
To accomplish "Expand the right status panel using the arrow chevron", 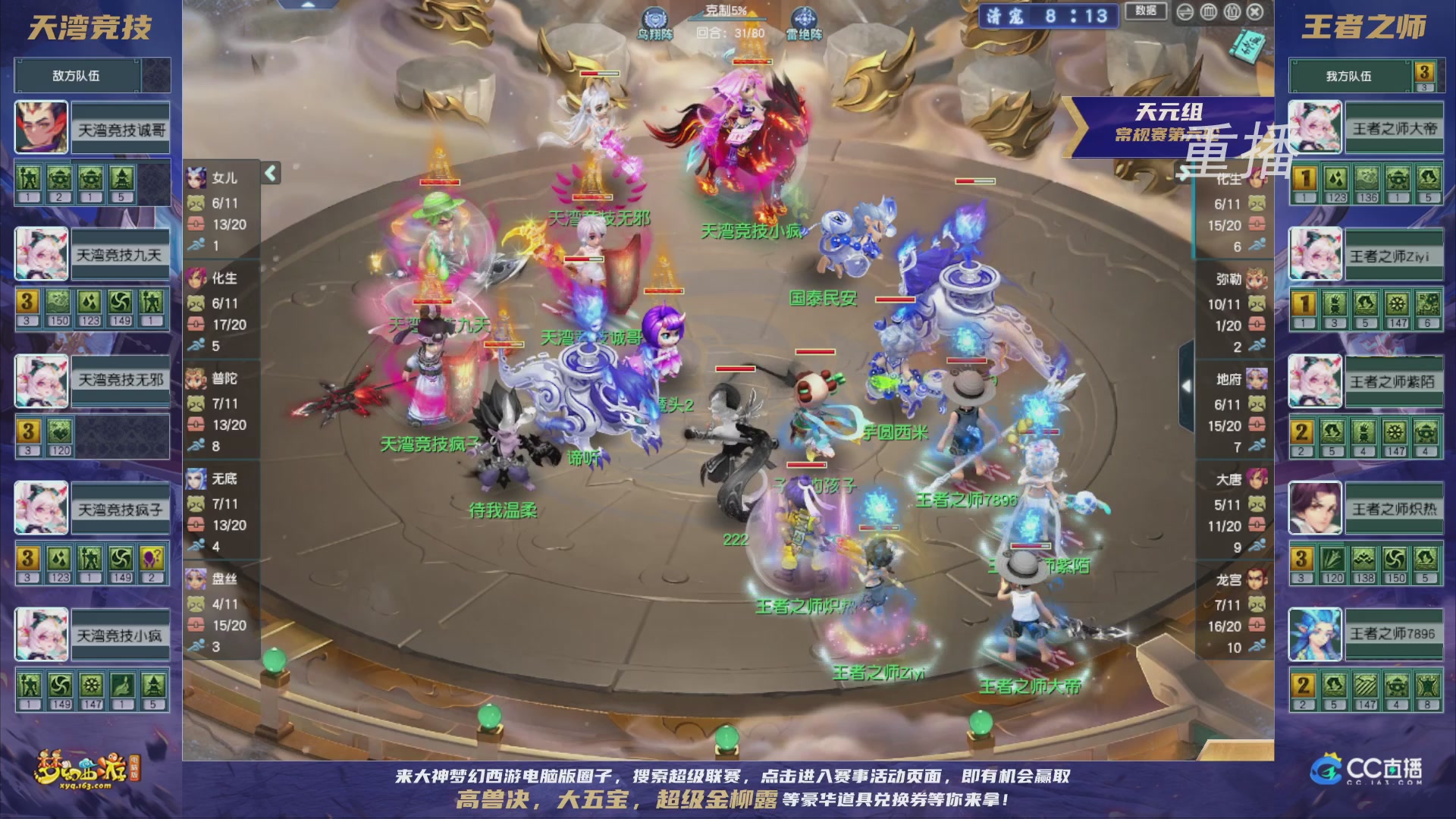I will [1188, 387].
